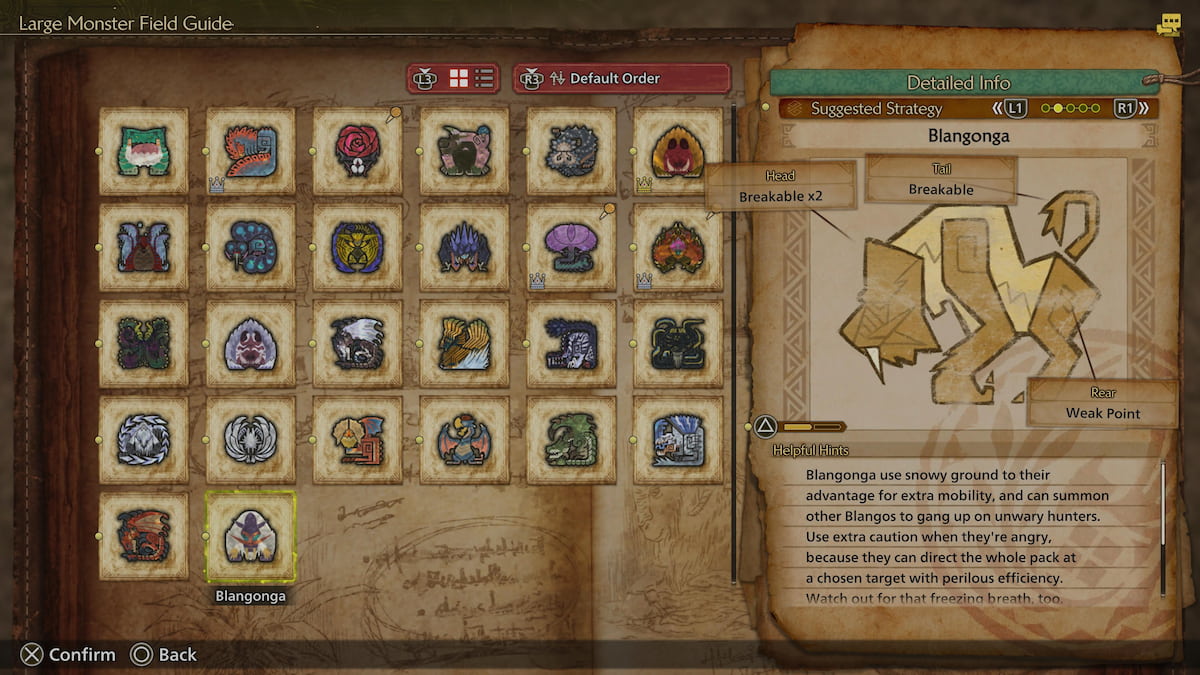
Task: Click the Helpful Hints text scrollbar
Action: tap(1163, 530)
